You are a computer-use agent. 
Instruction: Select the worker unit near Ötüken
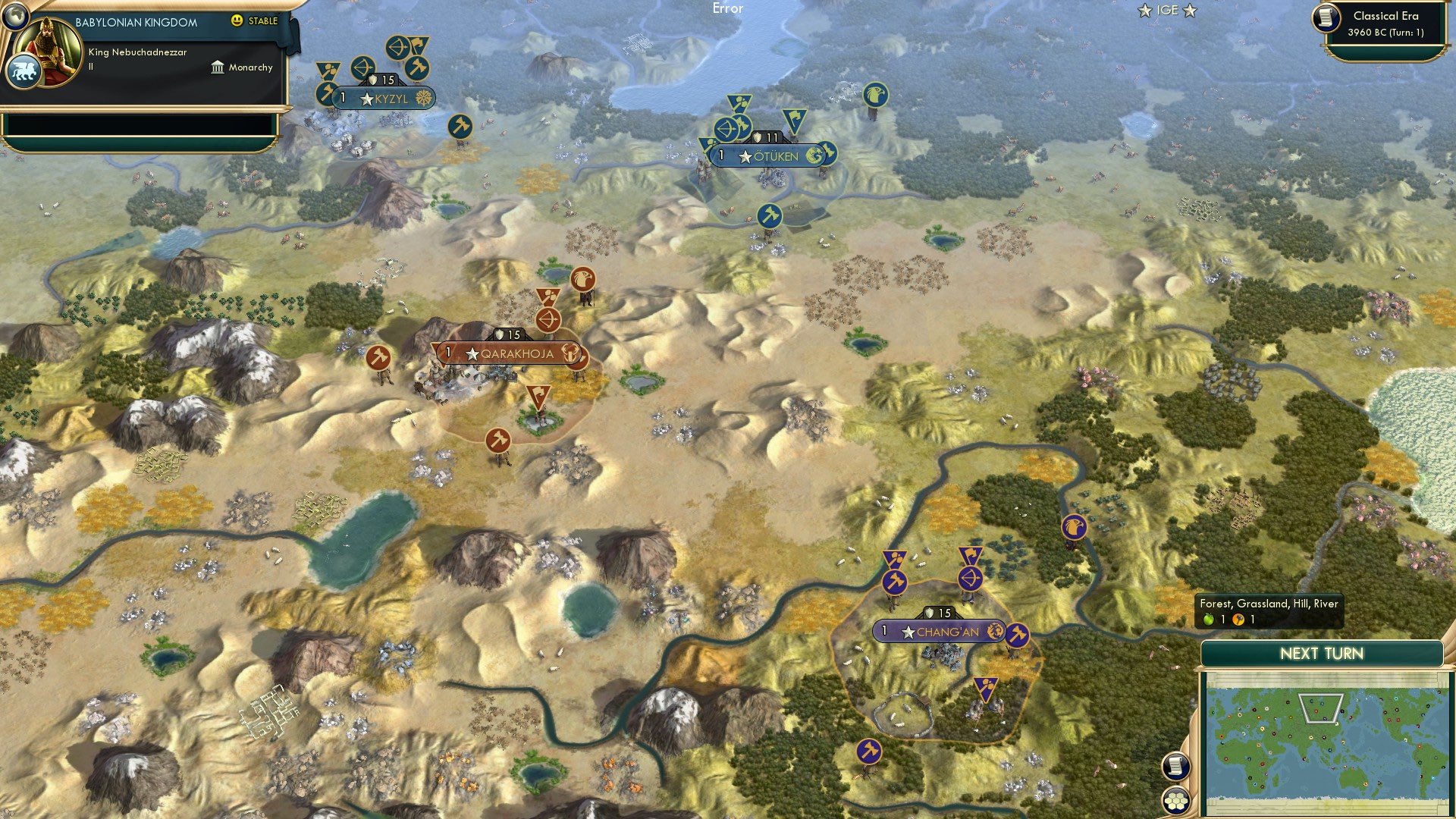click(x=770, y=215)
